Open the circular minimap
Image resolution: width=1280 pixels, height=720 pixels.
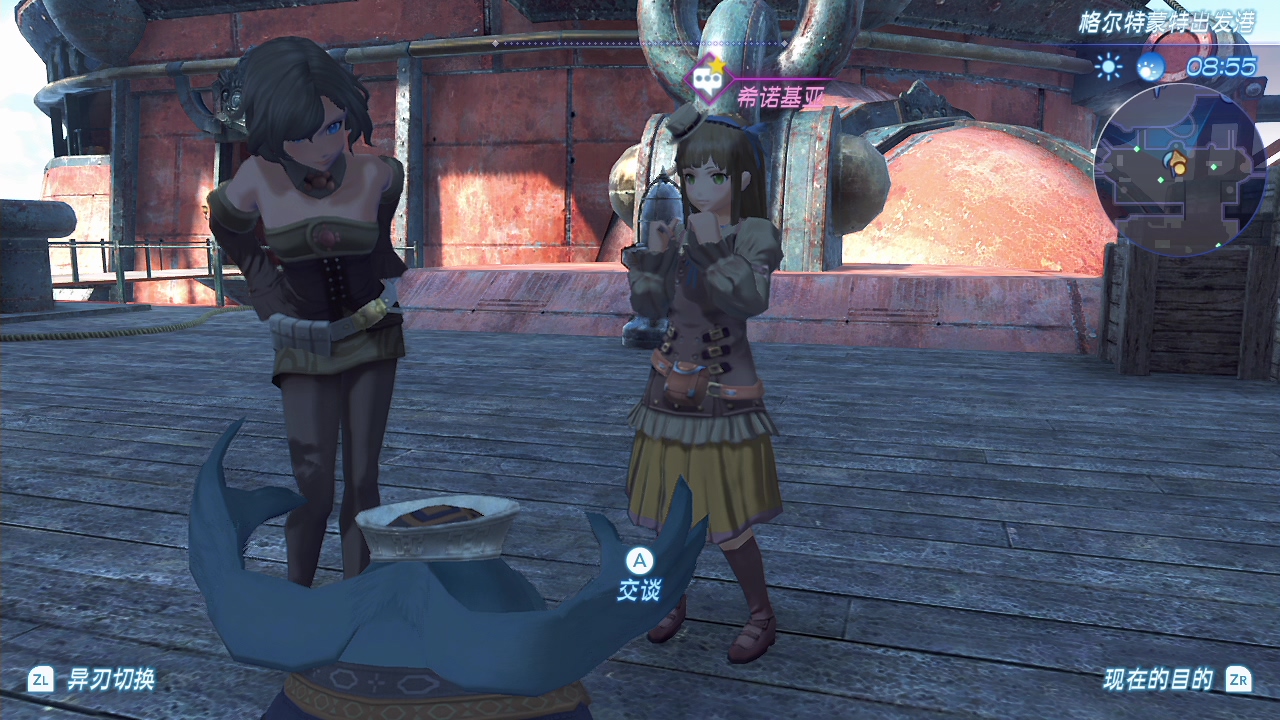tap(1180, 170)
